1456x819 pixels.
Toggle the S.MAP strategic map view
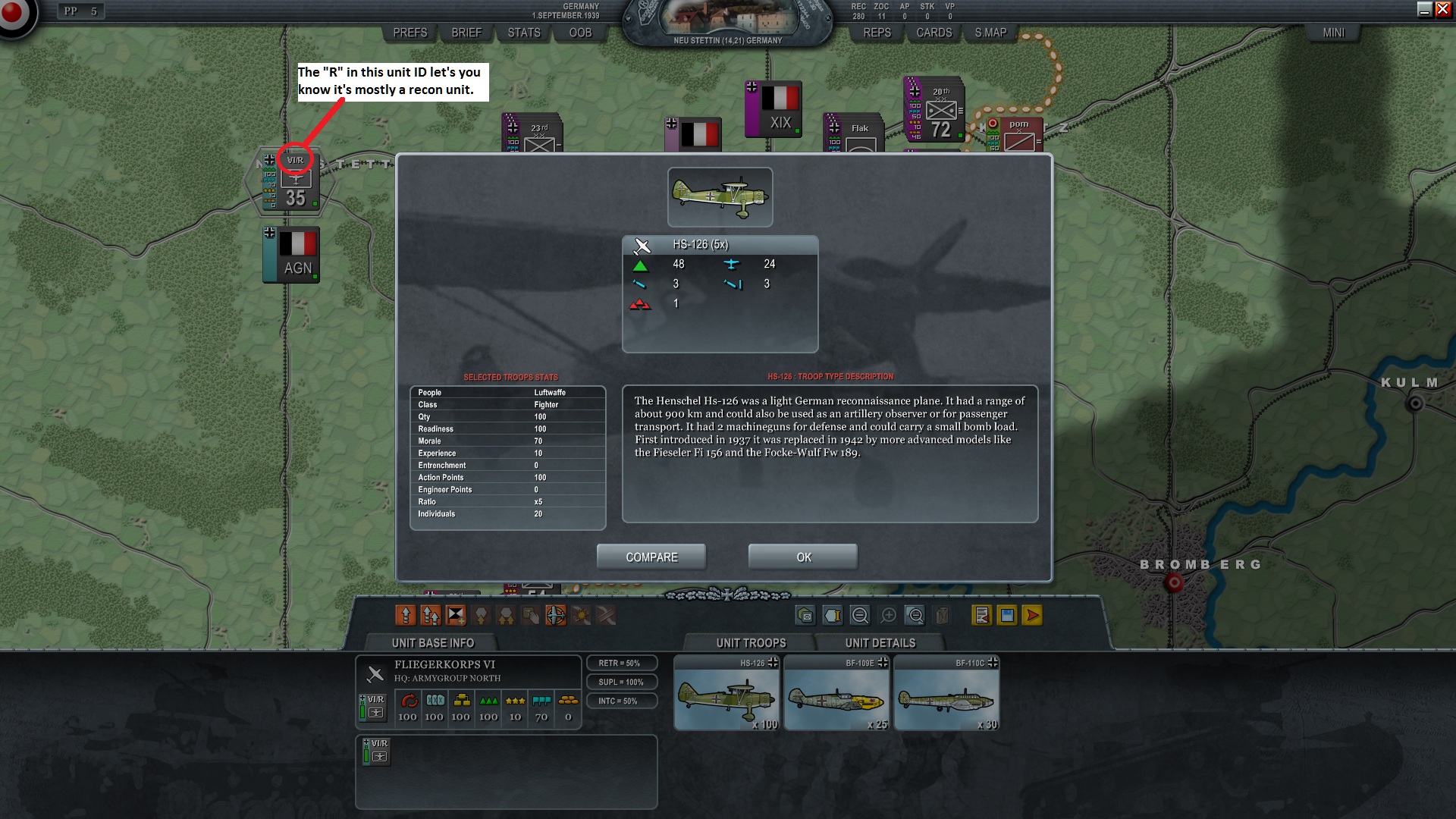(x=990, y=33)
